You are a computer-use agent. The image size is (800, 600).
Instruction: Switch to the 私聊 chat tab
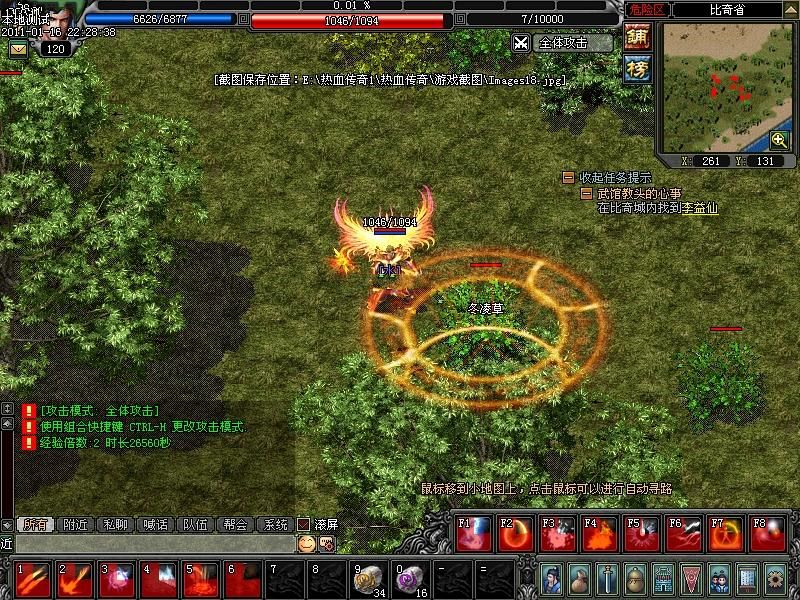(x=115, y=524)
